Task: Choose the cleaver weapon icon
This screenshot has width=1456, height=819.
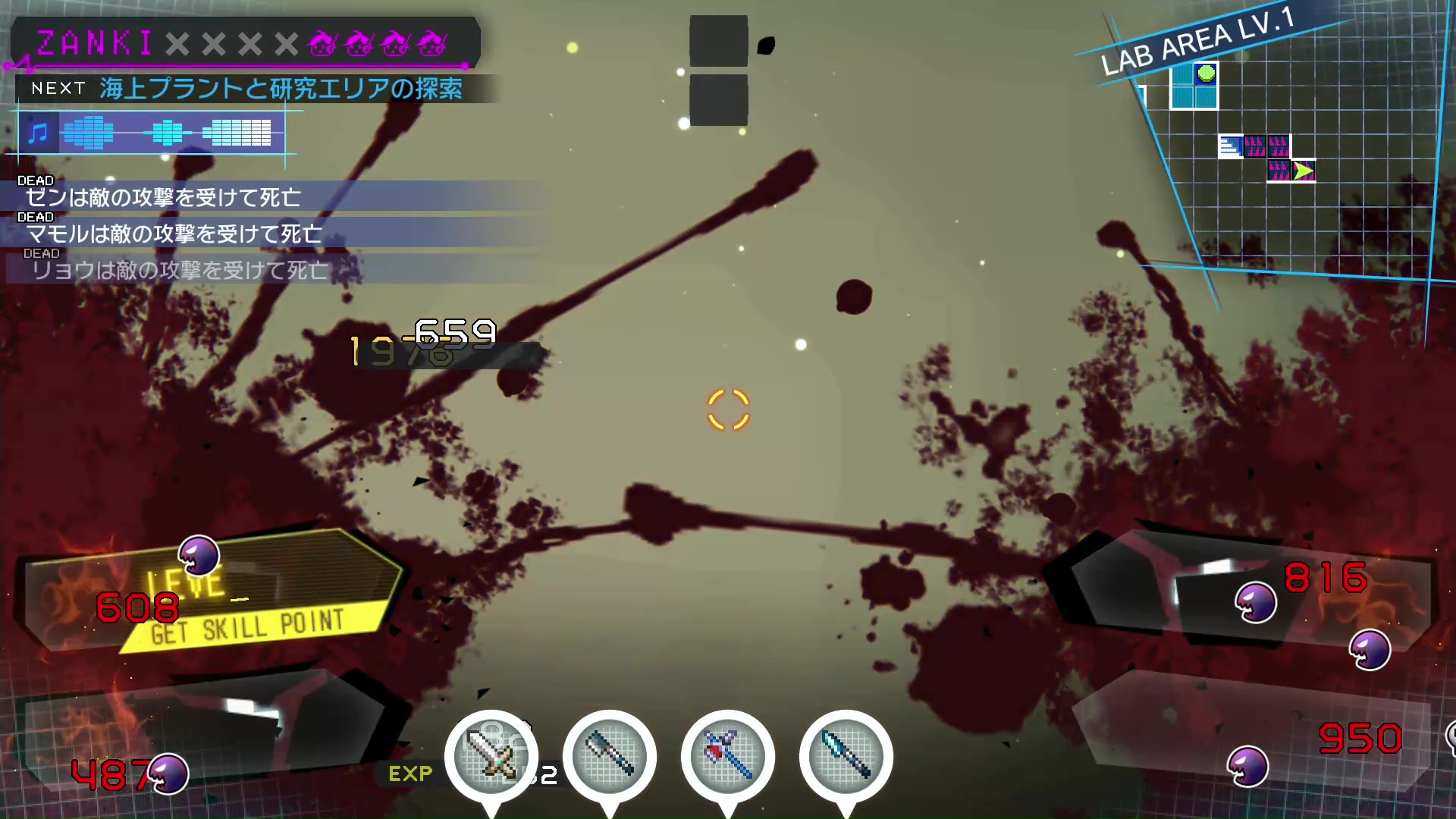Action: pos(609,755)
